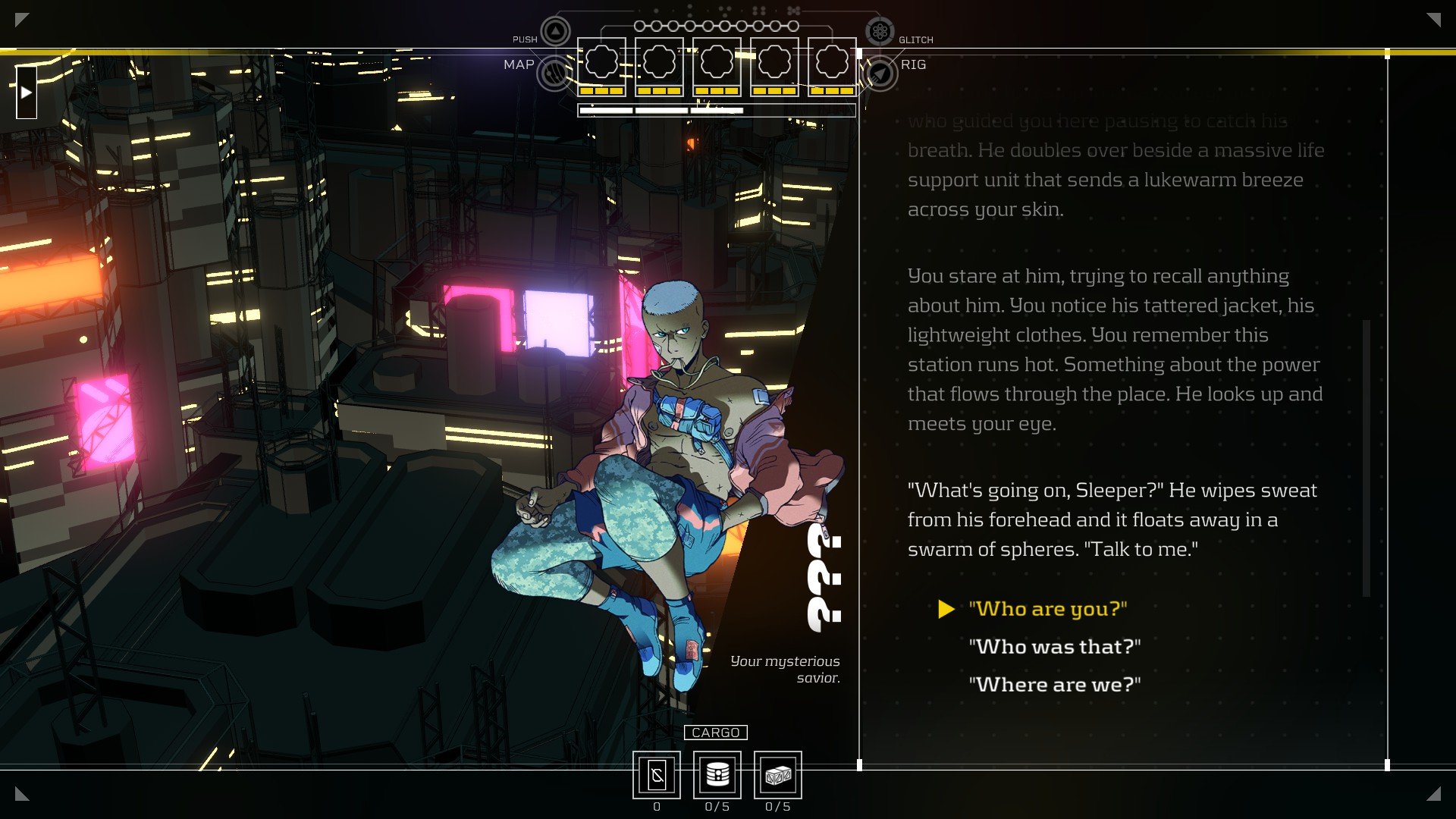Open the CARGO label panel
The width and height of the screenshot is (1456, 819).
point(717,732)
